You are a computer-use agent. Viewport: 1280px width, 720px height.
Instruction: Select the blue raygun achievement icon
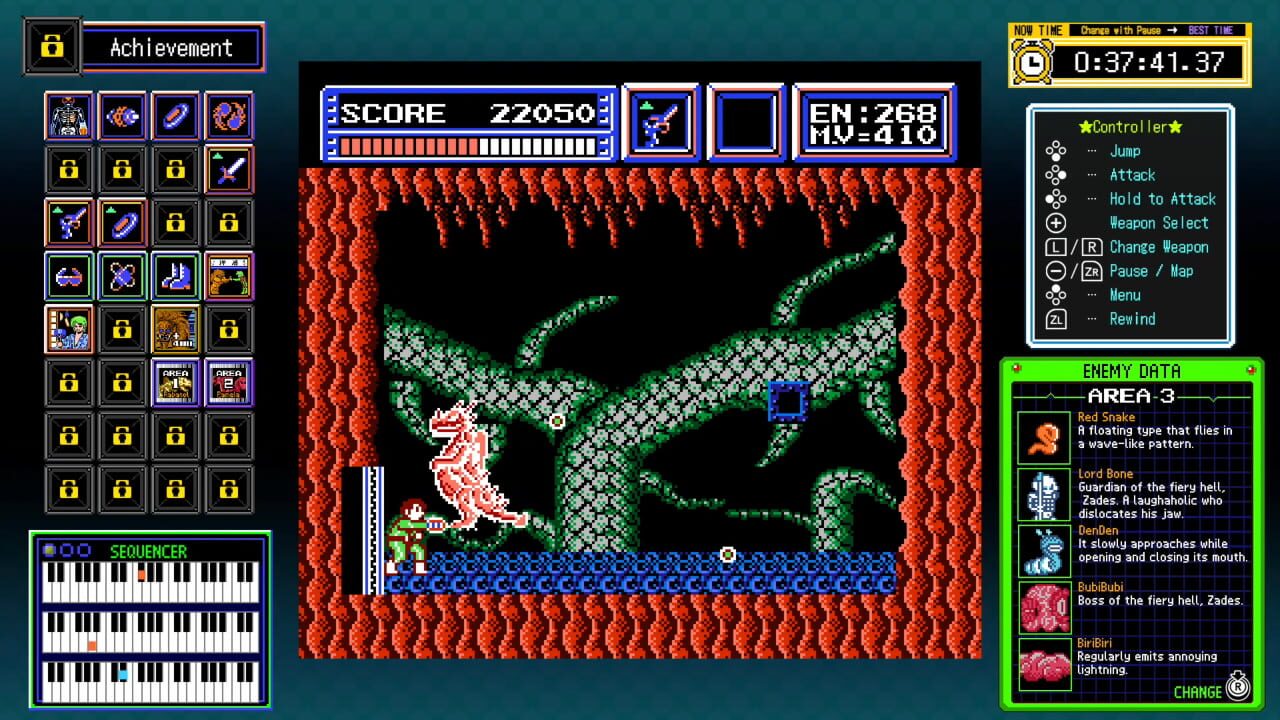(69, 222)
